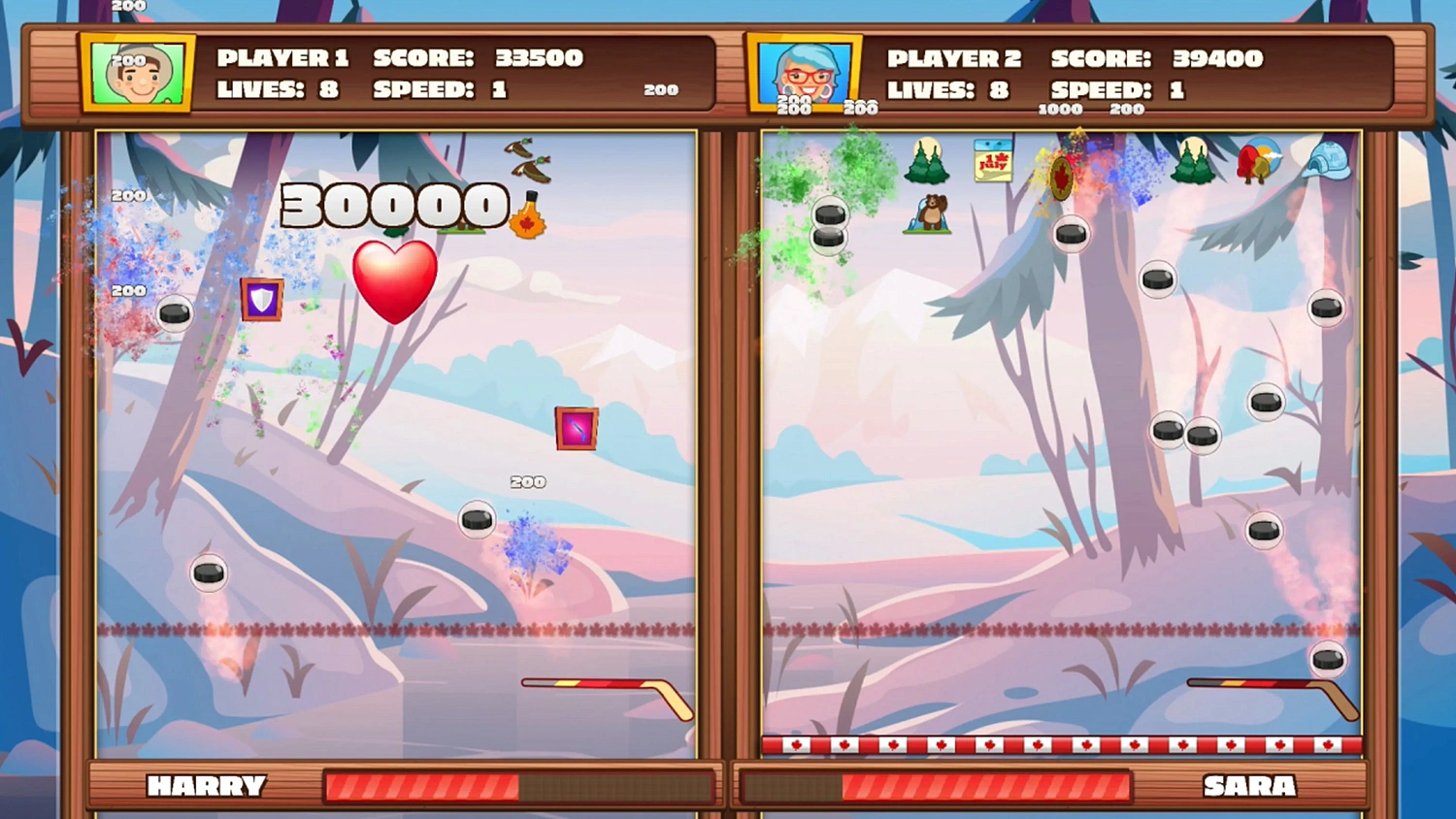Click Player 2's avatar portrait

(x=805, y=71)
